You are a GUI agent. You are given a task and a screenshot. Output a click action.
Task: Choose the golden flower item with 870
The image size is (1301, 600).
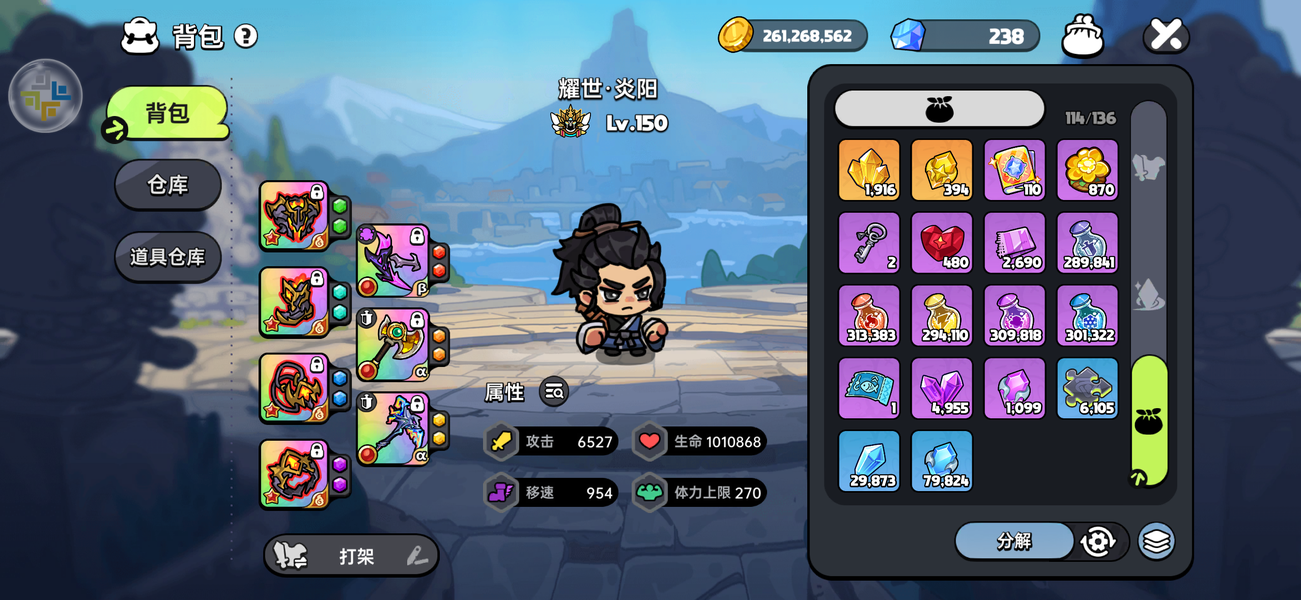coord(1087,170)
